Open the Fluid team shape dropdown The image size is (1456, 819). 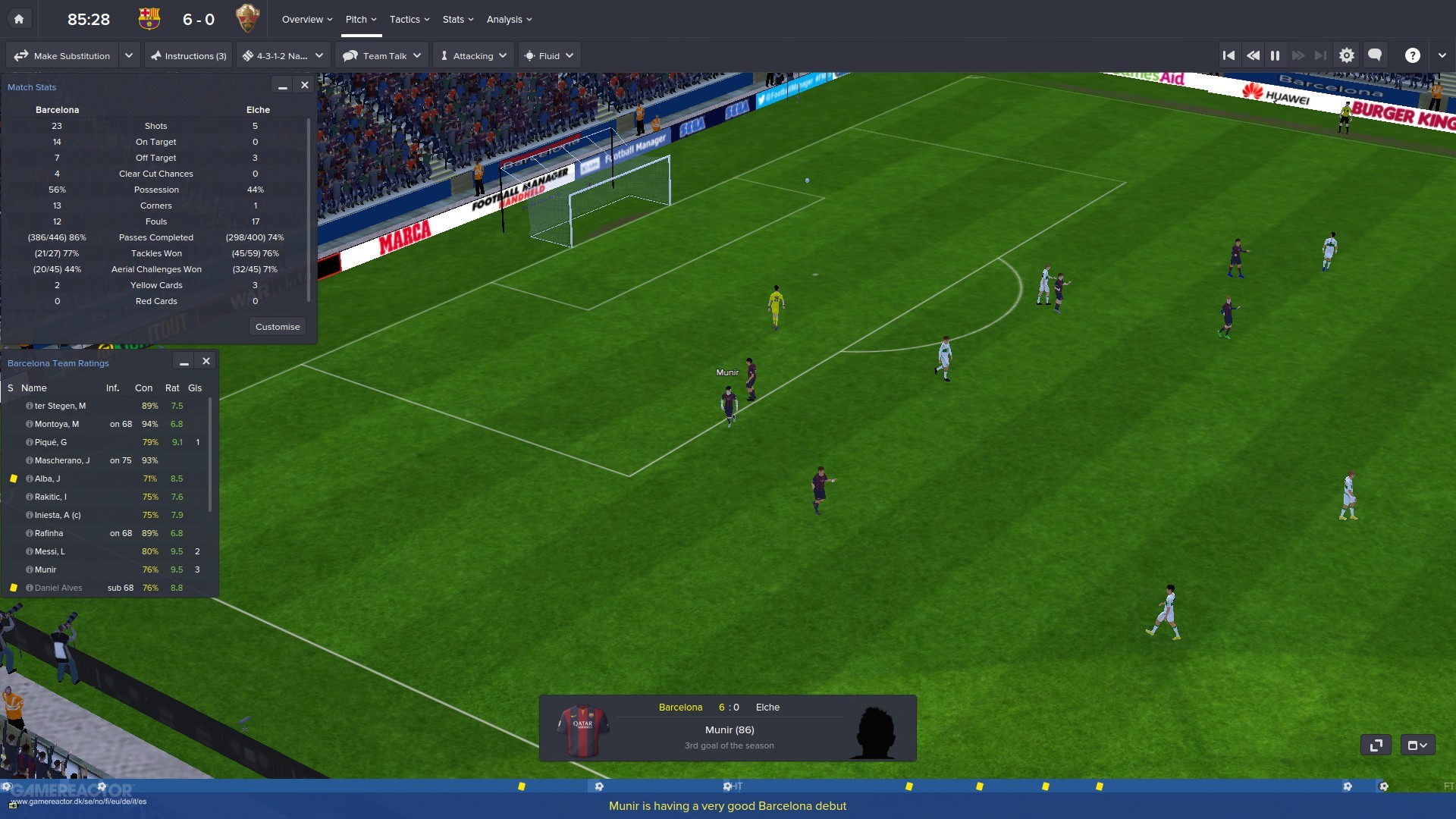click(x=548, y=55)
